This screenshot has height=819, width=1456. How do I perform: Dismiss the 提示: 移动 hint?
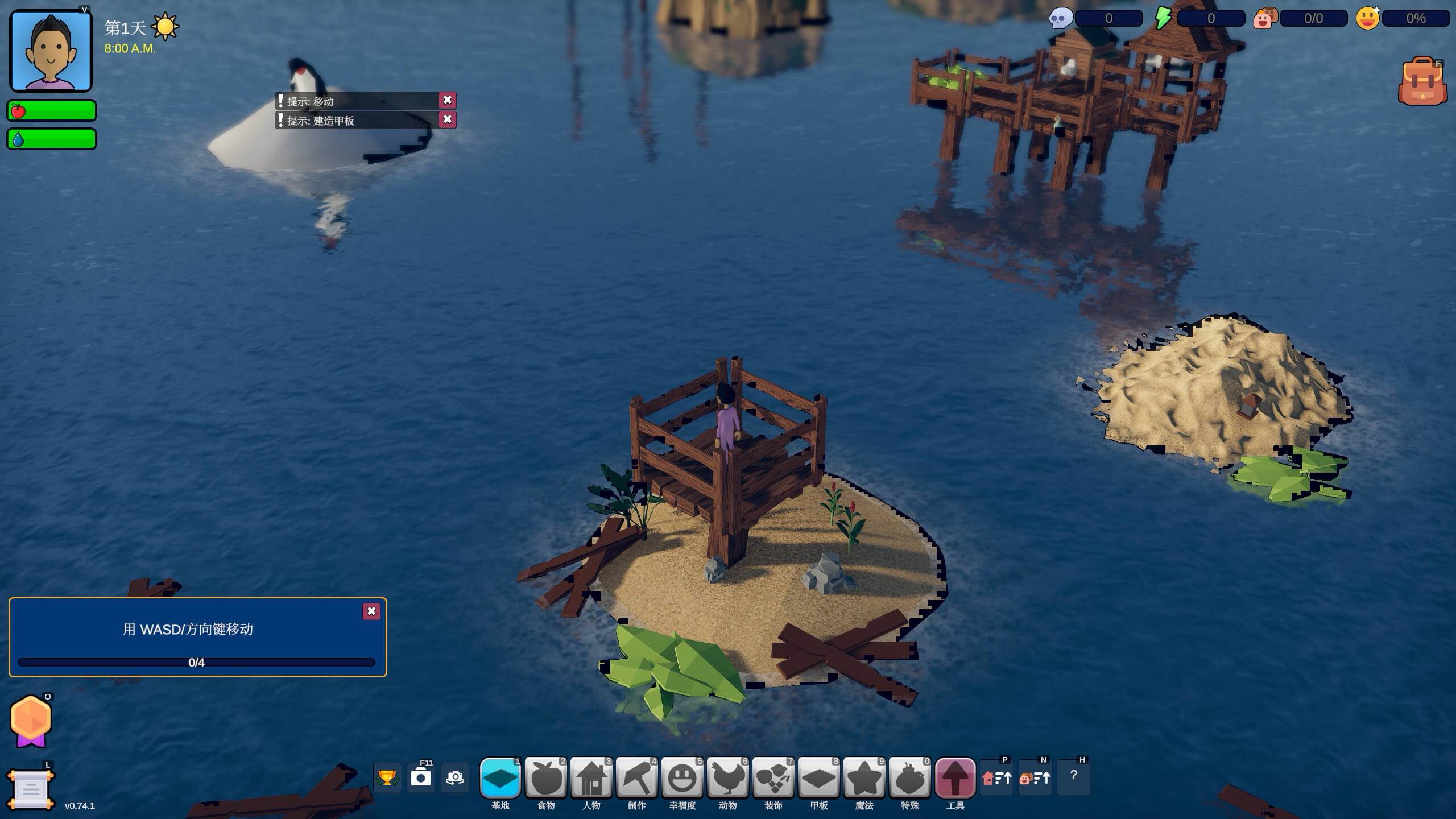(x=448, y=100)
